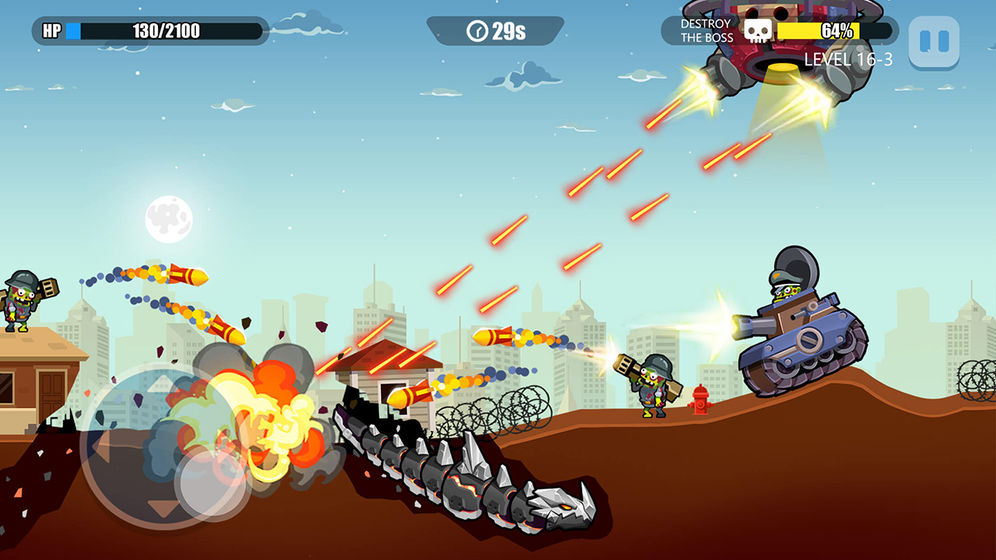The width and height of the screenshot is (996, 560).
Task: Click the joystick's round thumb knob
Action: [212, 484]
